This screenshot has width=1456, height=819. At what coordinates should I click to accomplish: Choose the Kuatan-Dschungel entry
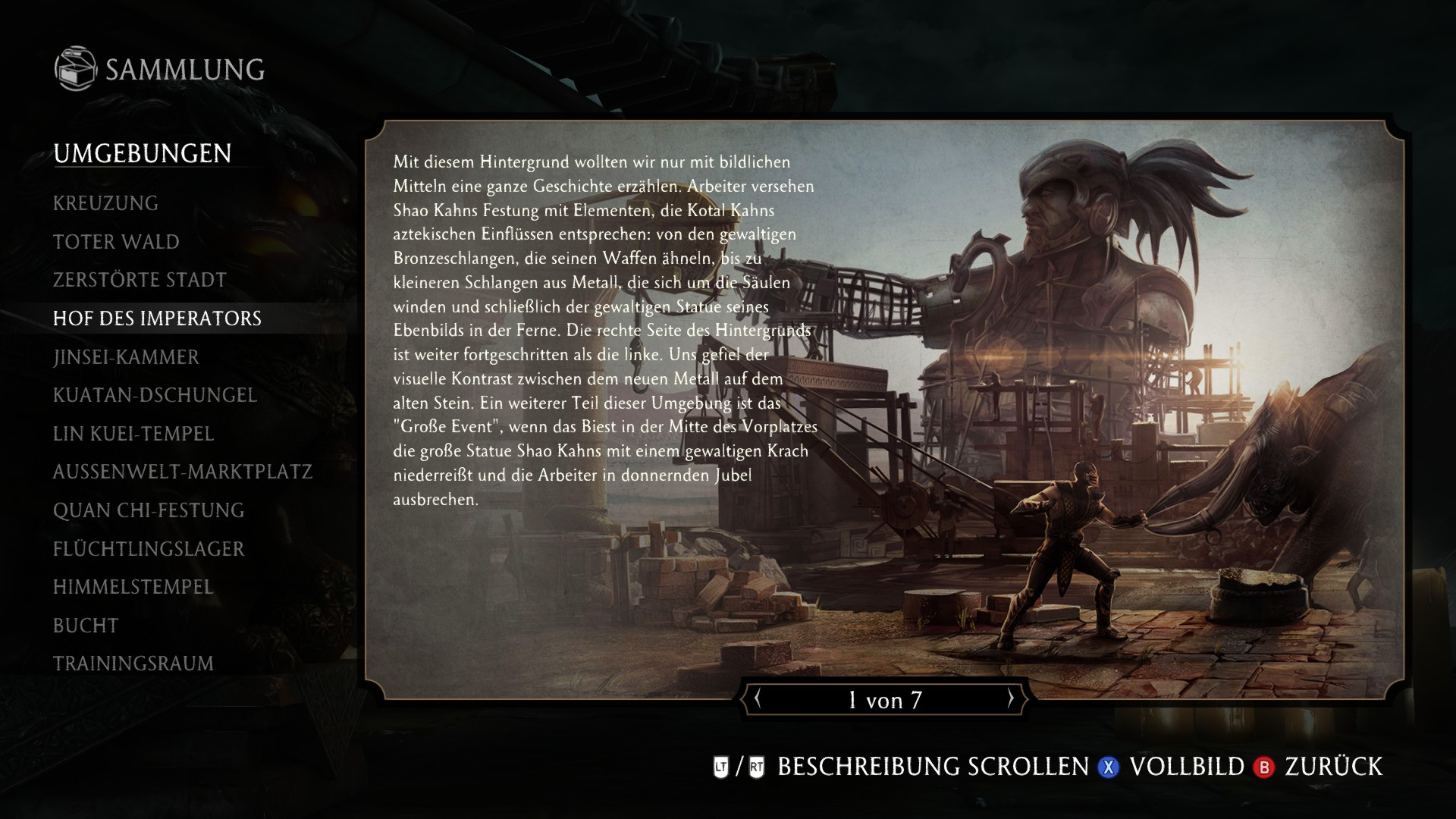click(155, 395)
